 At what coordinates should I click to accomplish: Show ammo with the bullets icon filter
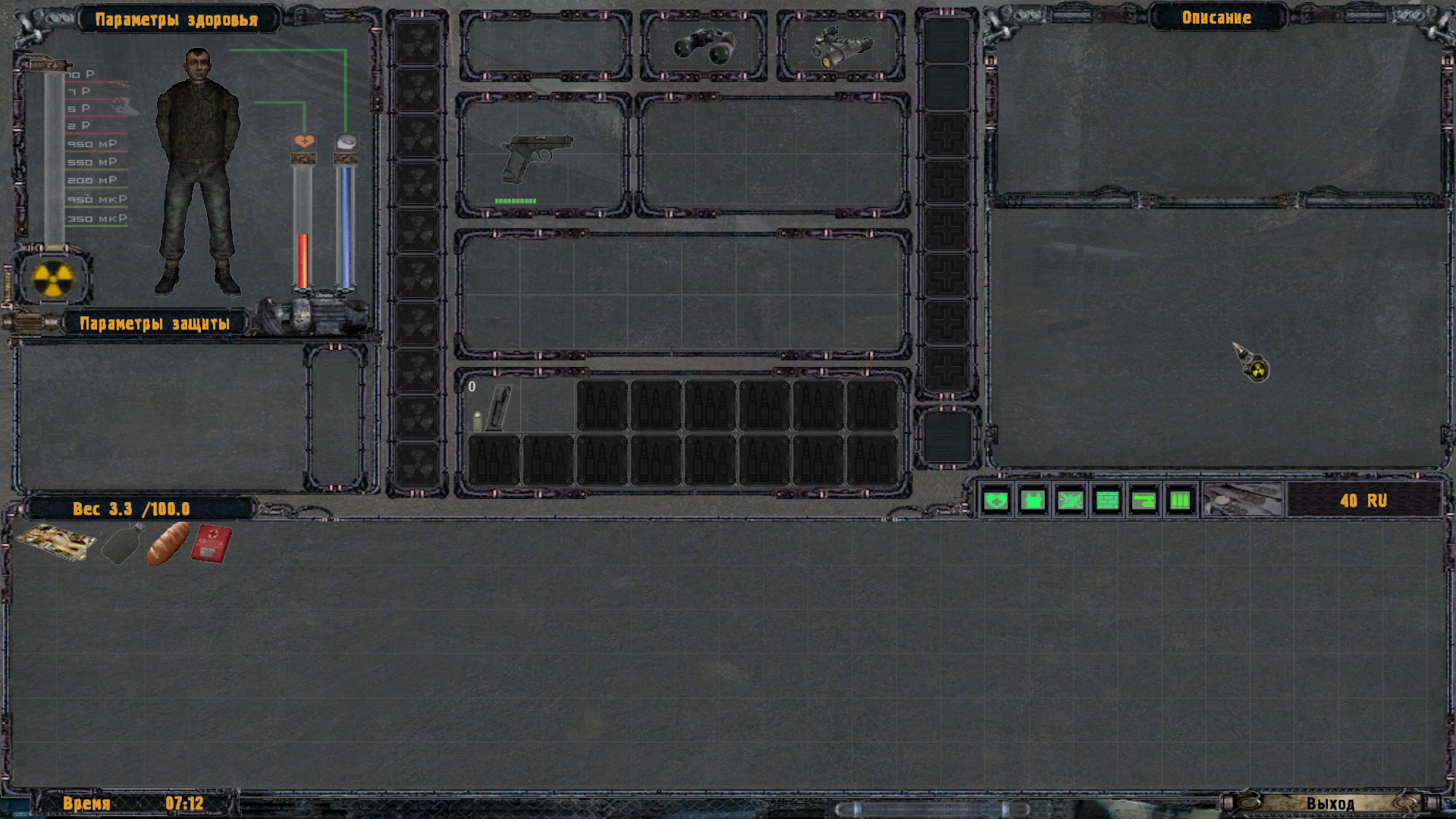pyautogui.click(x=1180, y=500)
